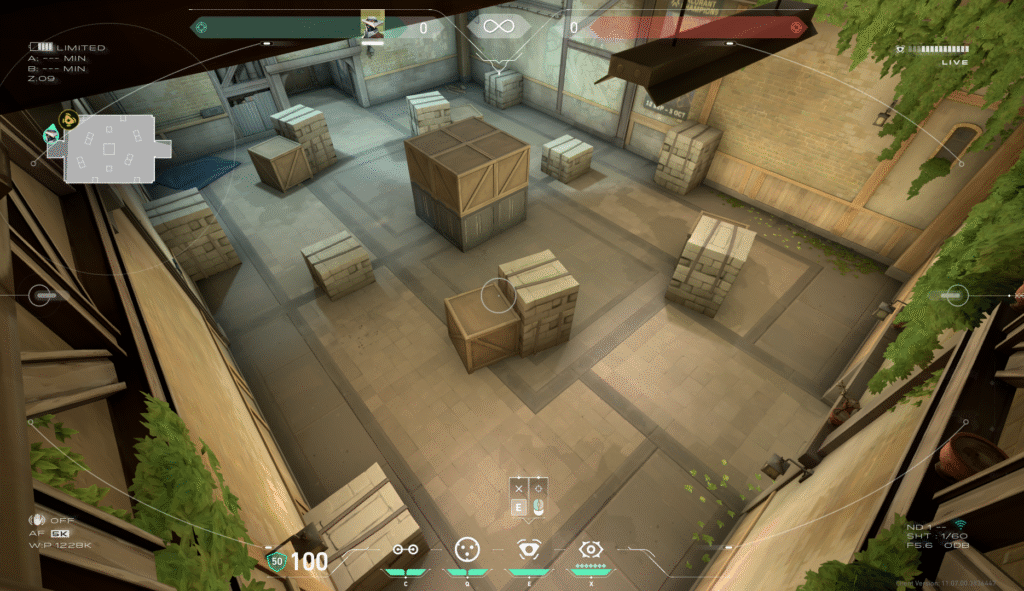Activate the Cyber Cage ability icon
The image size is (1024, 591).
(x=465, y=549)
